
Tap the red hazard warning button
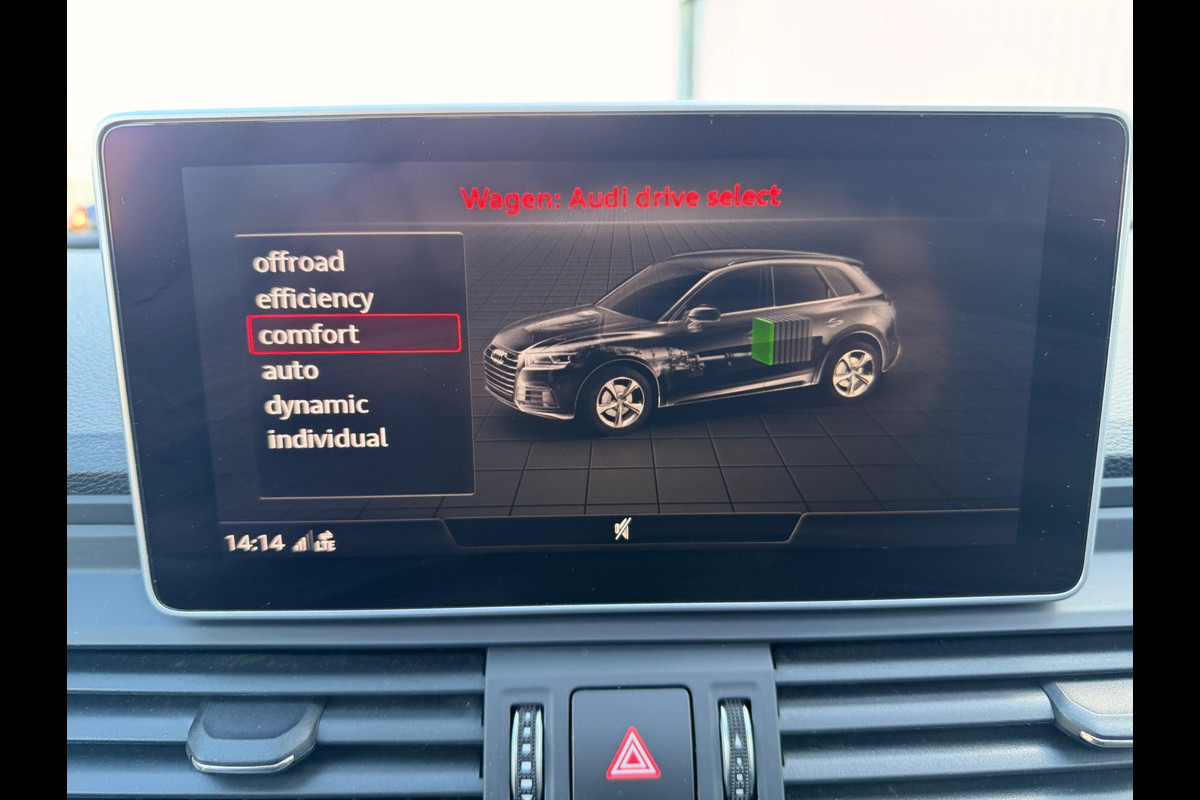632,753
